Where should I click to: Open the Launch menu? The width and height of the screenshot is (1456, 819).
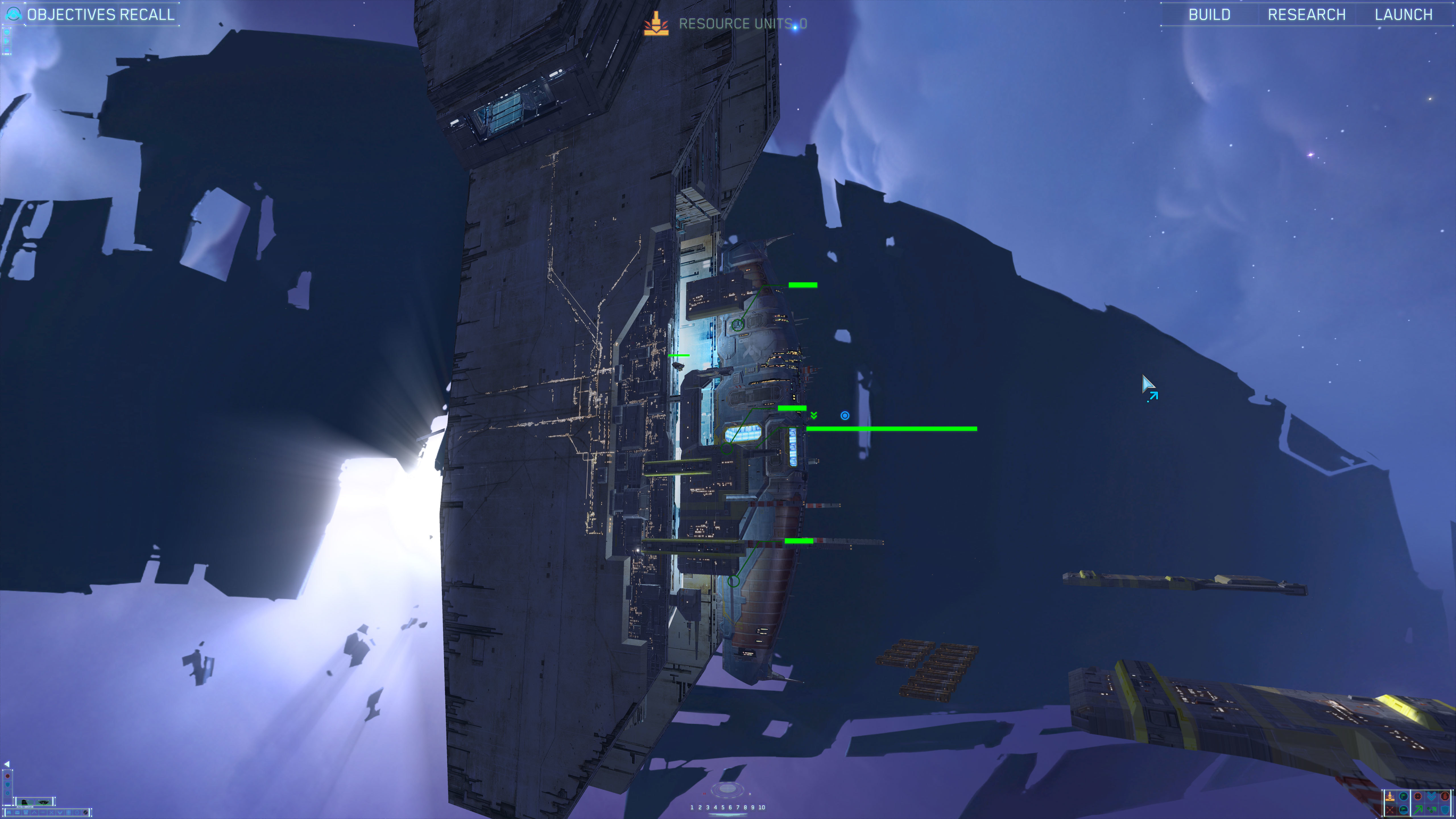point(1403,14)
